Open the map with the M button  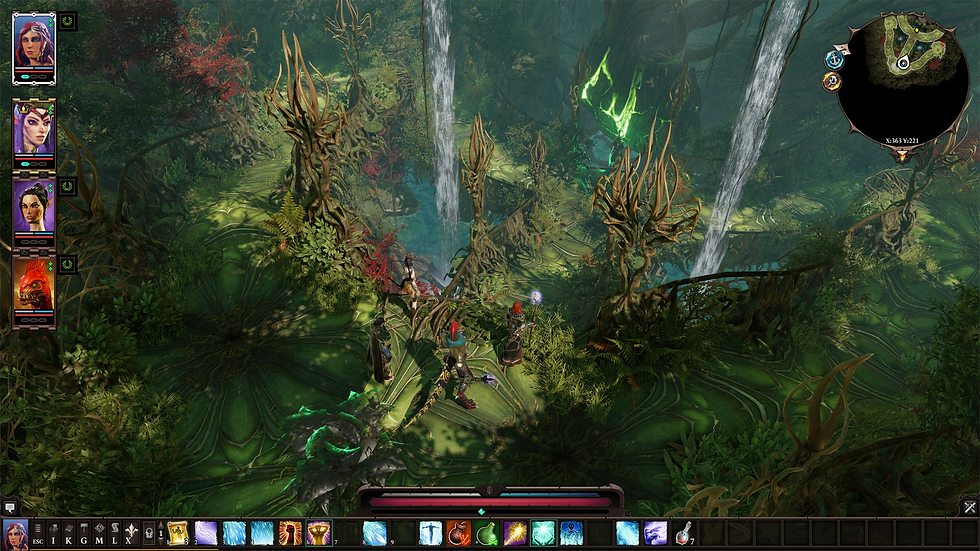point(99,533)
